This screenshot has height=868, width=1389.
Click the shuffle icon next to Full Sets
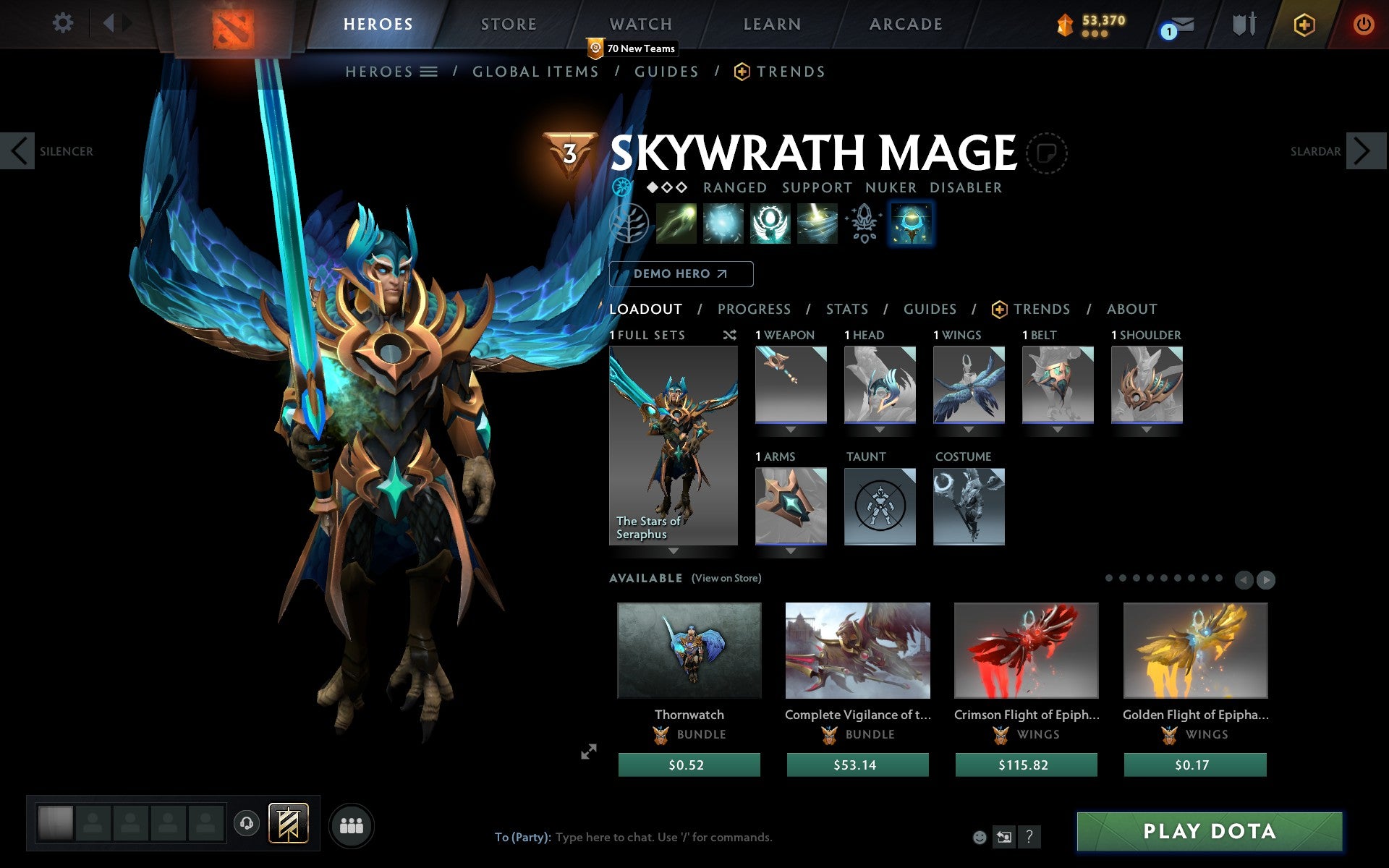coord(729,335)
